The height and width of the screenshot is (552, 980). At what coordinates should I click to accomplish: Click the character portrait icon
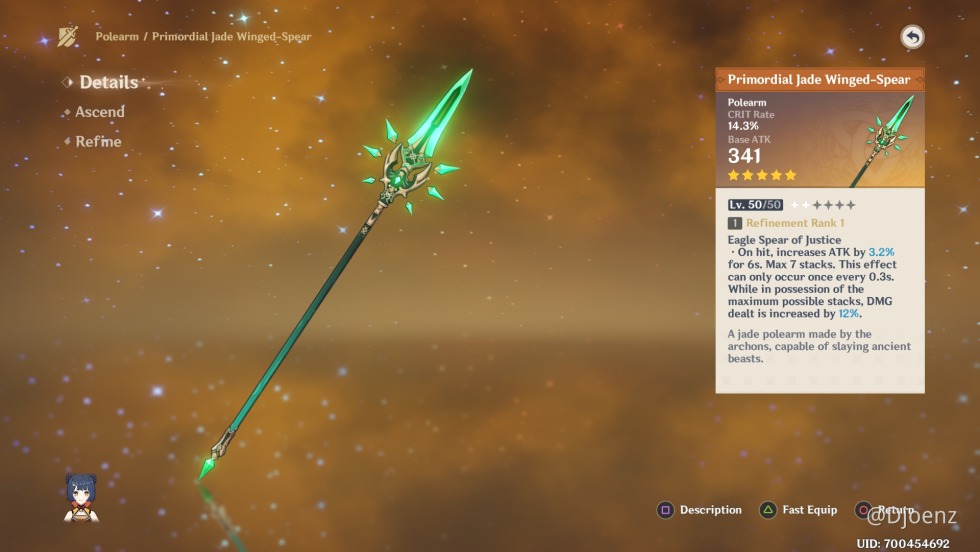(x=81, y=497)
